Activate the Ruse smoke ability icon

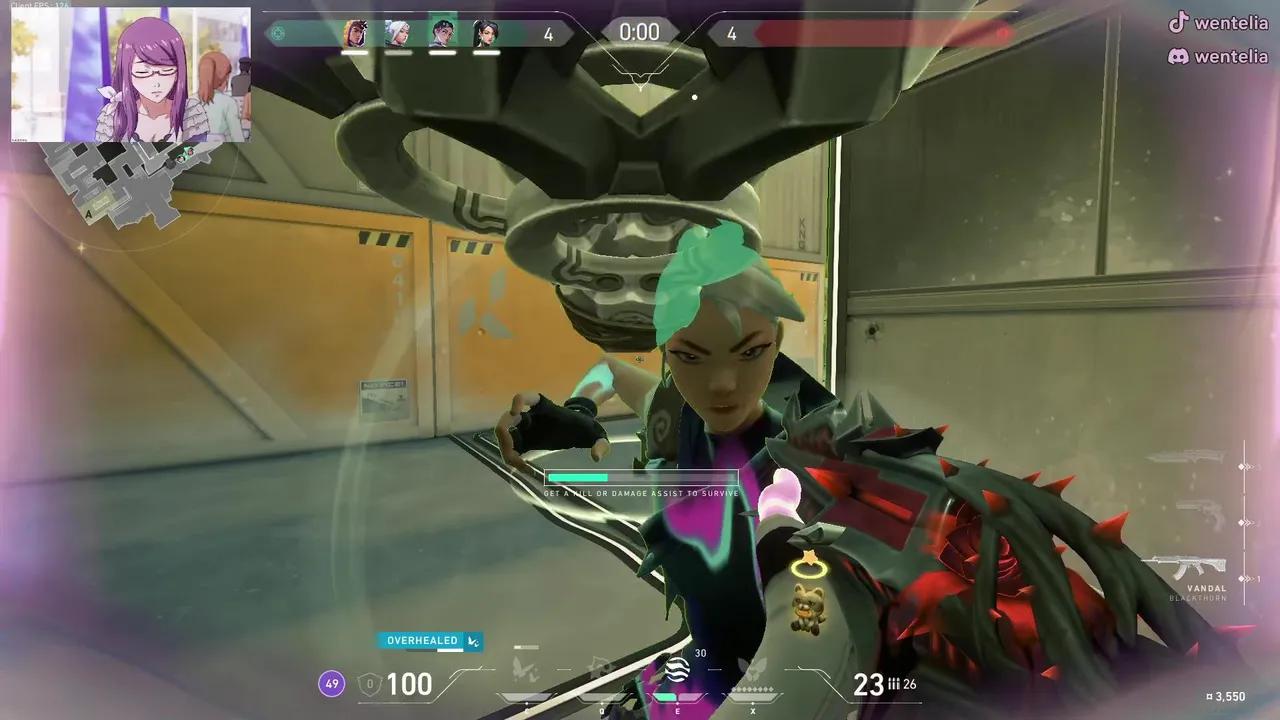(677, 668)
